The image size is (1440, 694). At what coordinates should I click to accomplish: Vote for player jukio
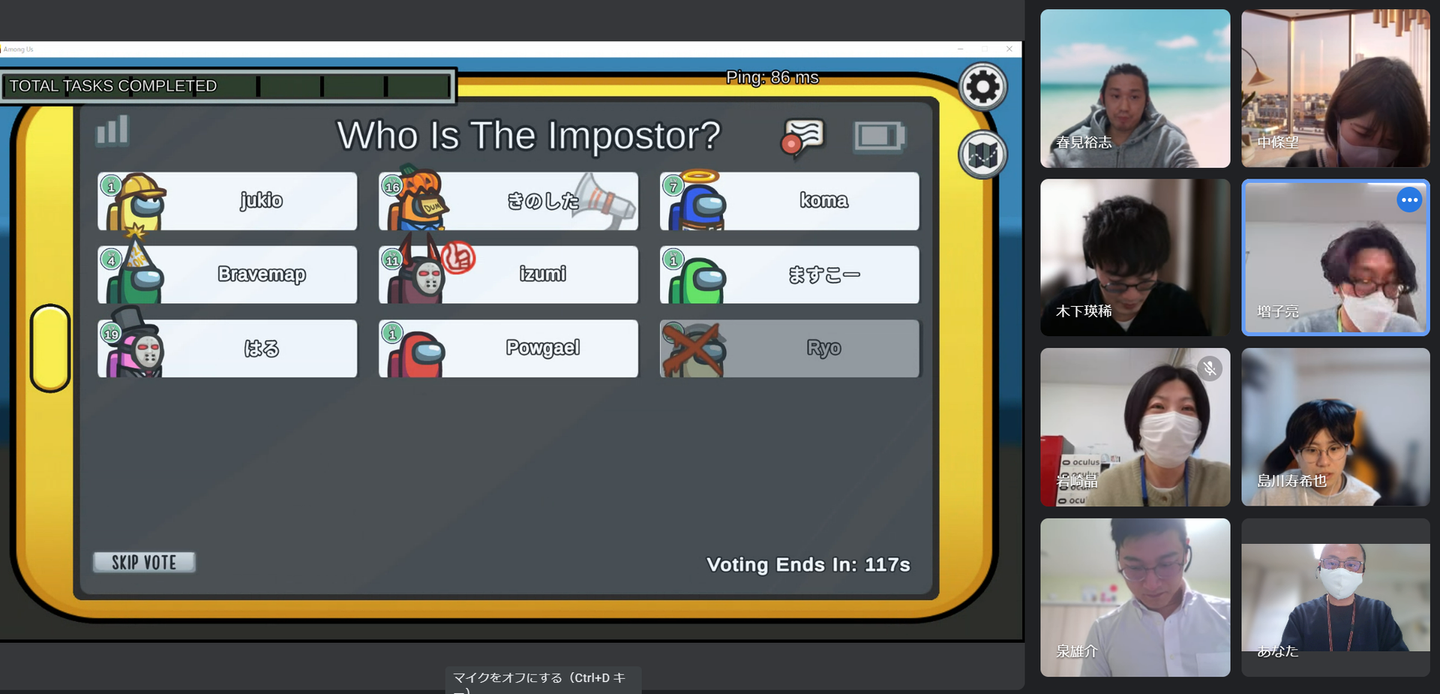pyautogui.click(x=228, y=201)
